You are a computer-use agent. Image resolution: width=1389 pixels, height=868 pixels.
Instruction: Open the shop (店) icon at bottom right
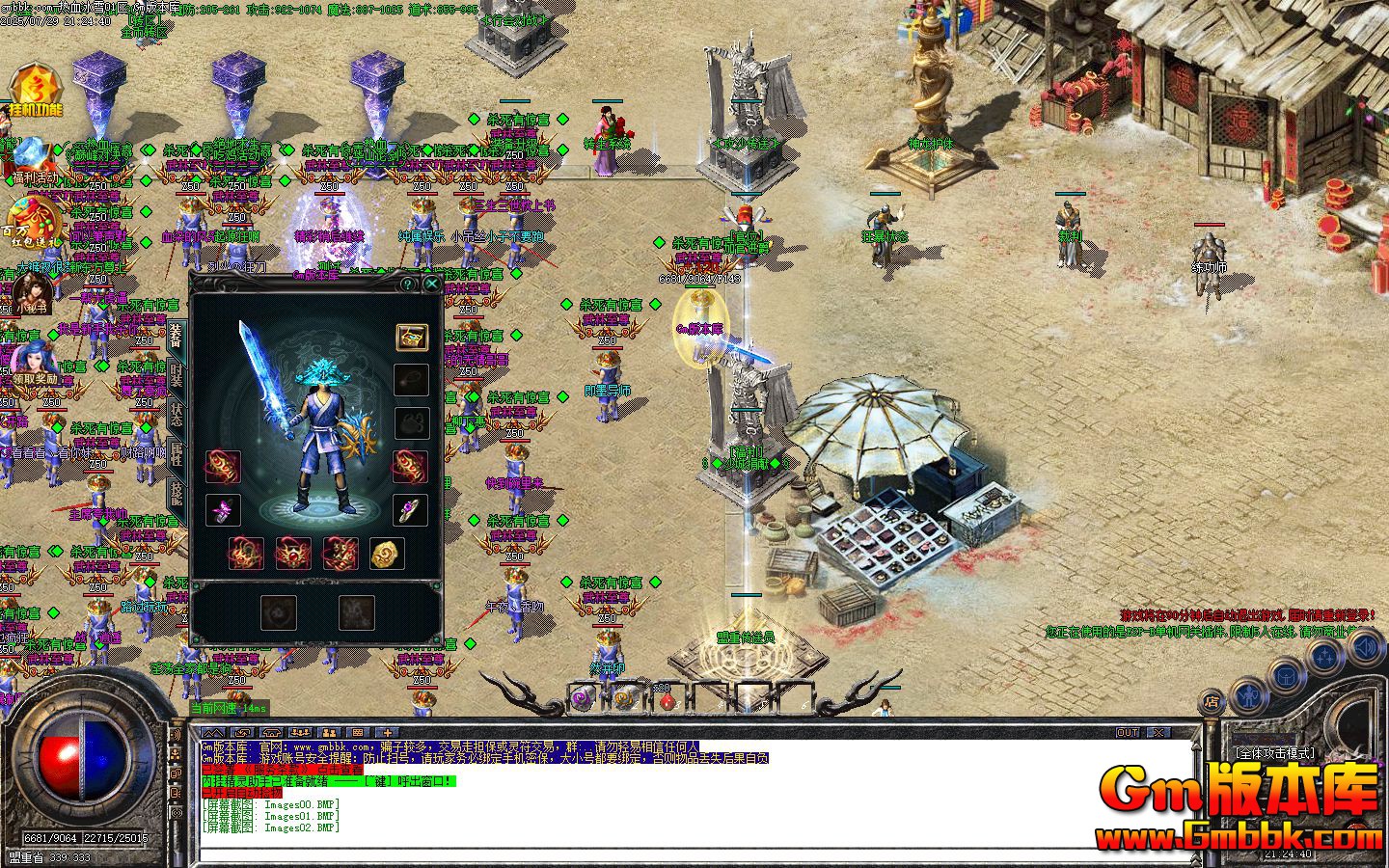[x=1212, y=700]
